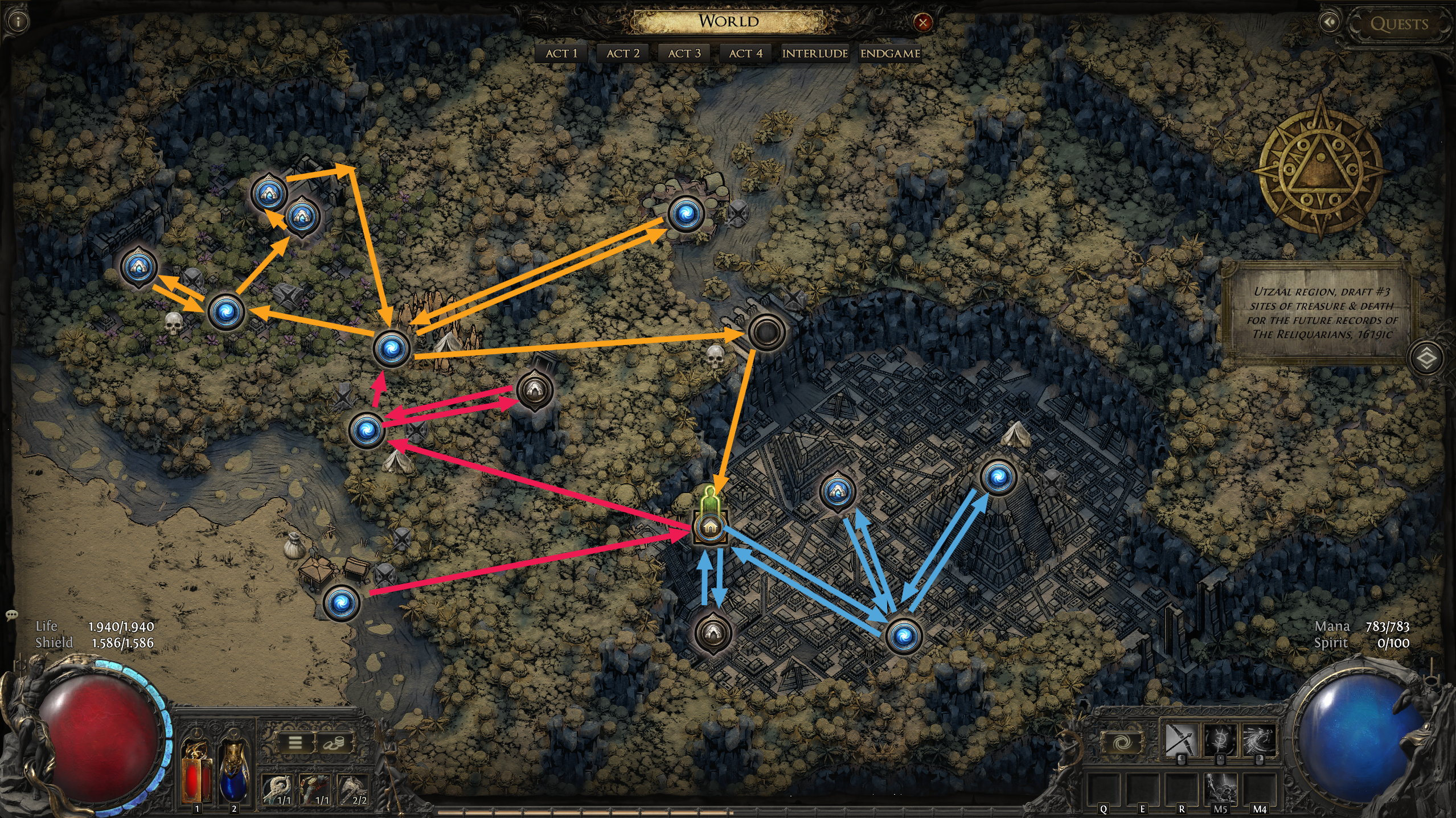Close the World map with the red X
The width and height of the screenshot is (1456, 818).
(x=922, y=23)
